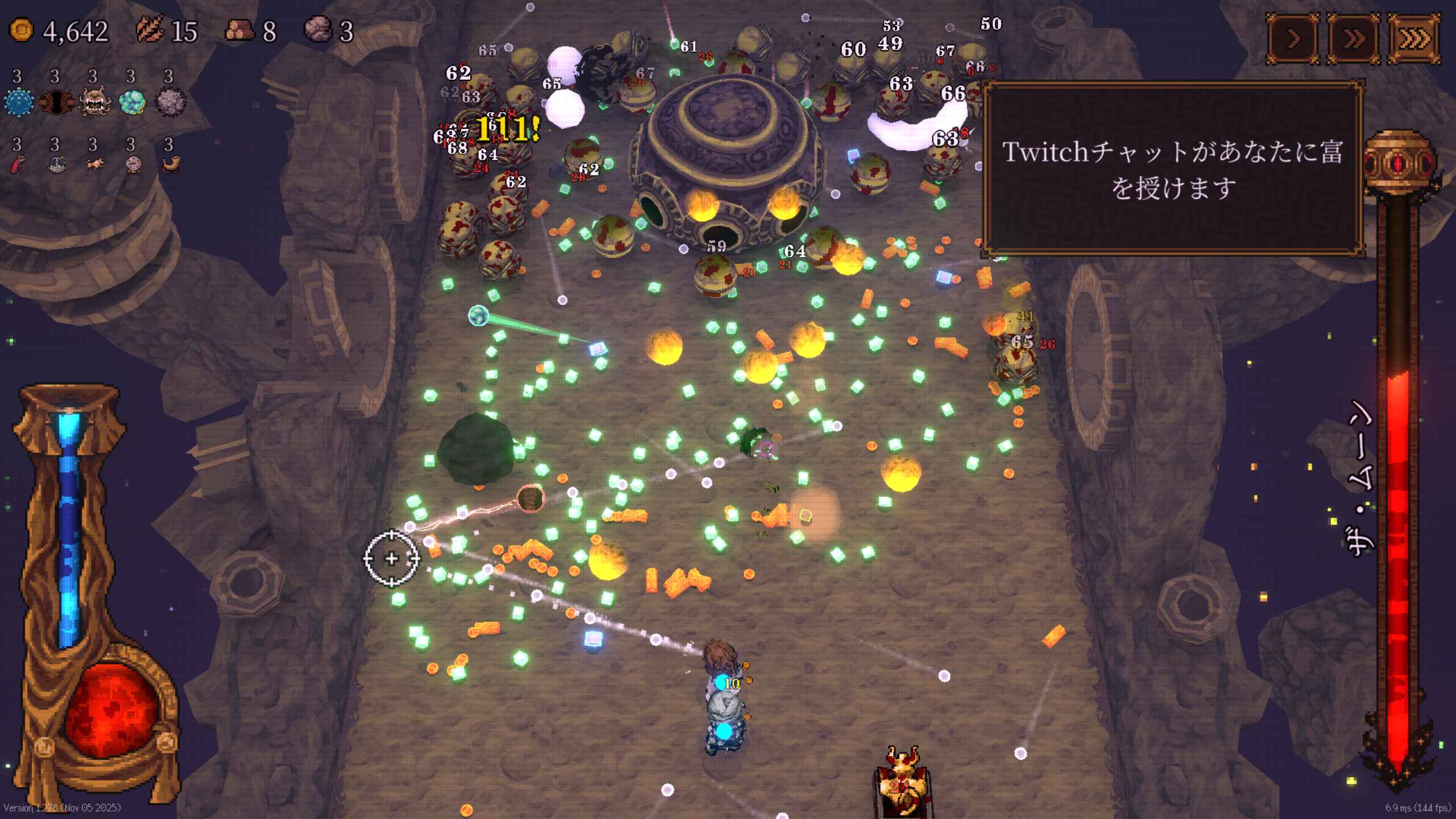Select the blue spiked ball icon
1456x819 pixels.
(18, 103)
